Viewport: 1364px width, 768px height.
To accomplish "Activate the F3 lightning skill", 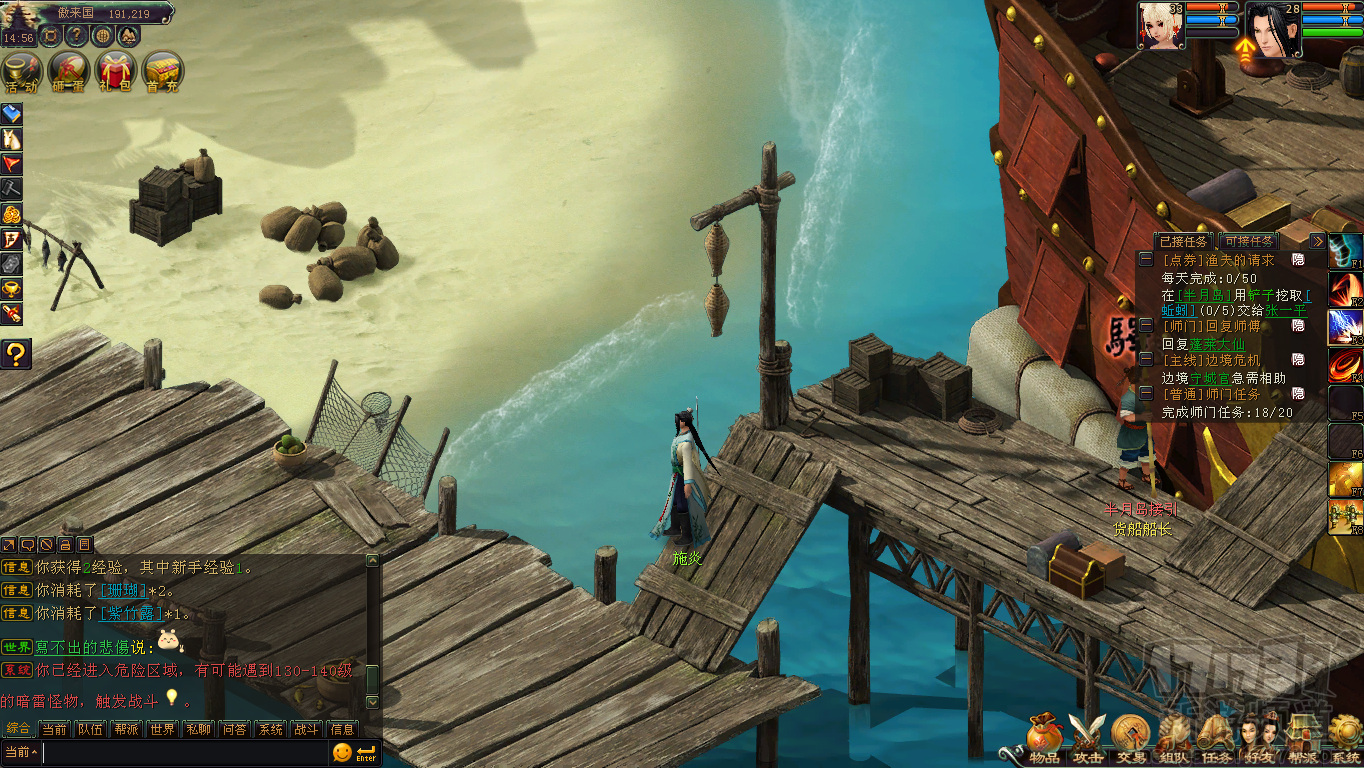I will coord(1345,327).
